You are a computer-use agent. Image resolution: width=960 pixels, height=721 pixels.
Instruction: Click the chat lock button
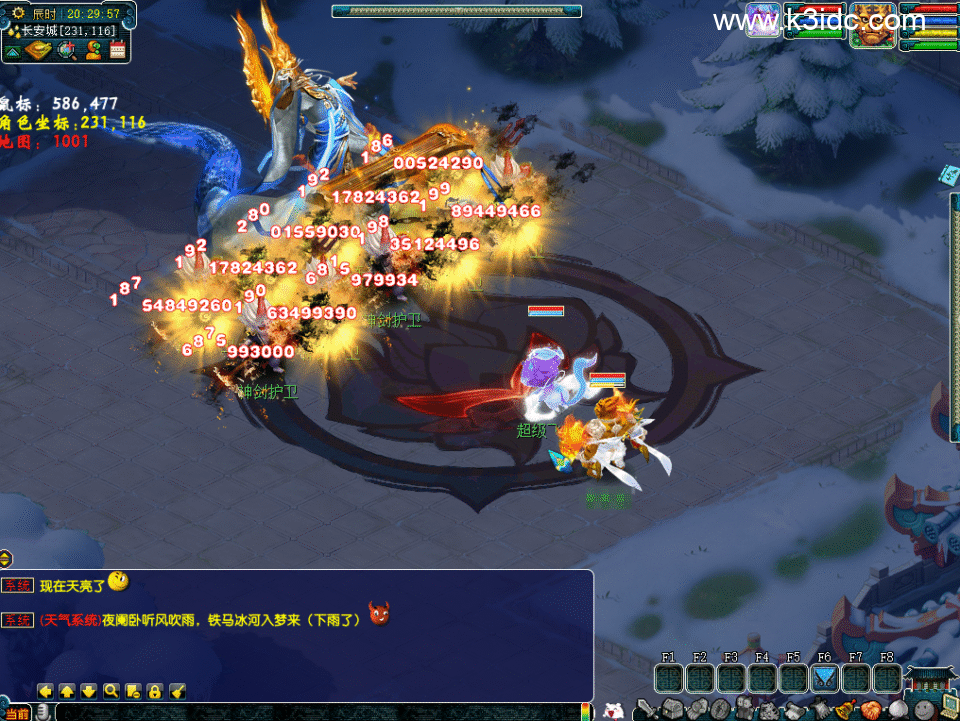[155, 691]
